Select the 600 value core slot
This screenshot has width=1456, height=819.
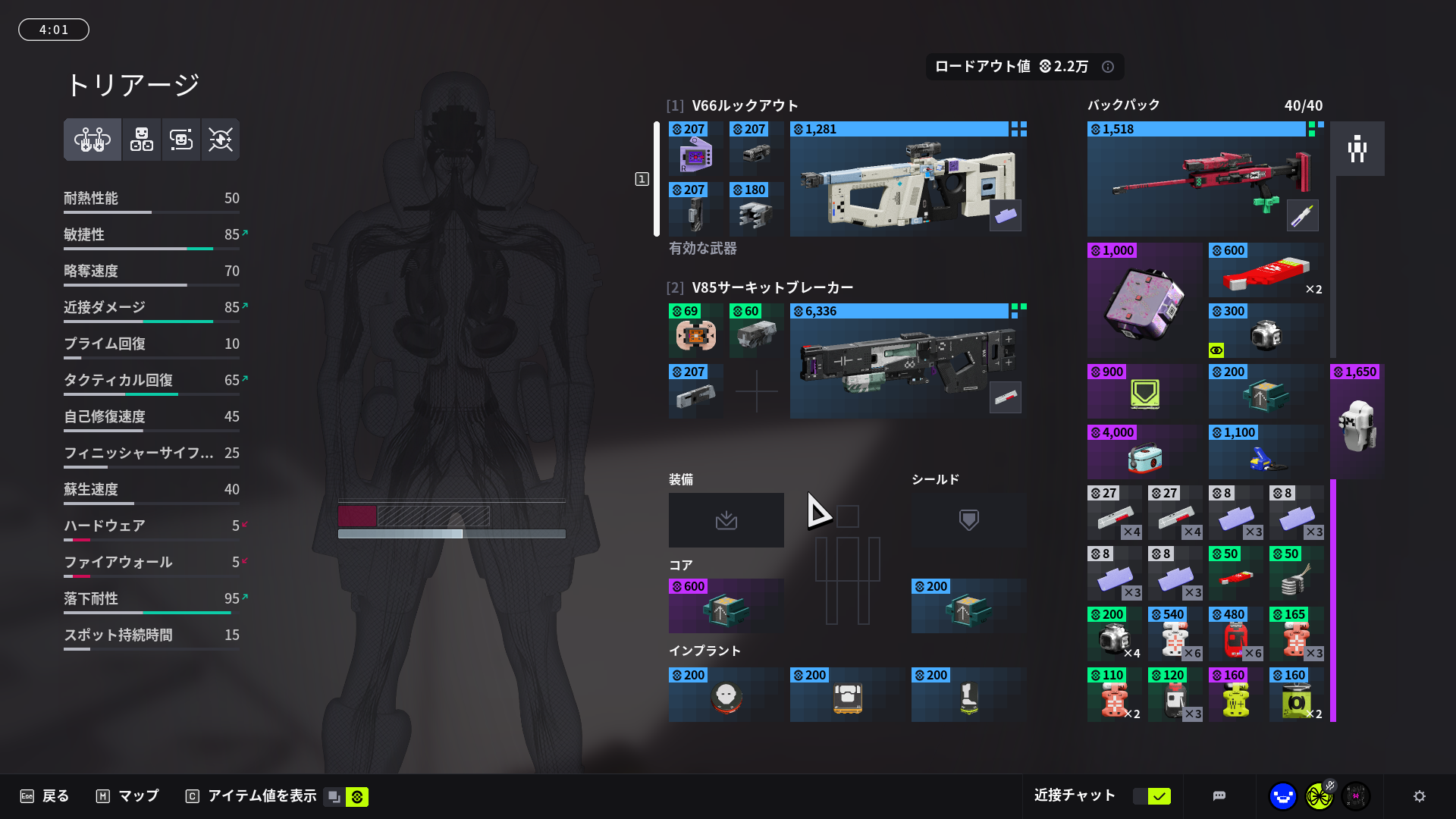pos(726,607)
